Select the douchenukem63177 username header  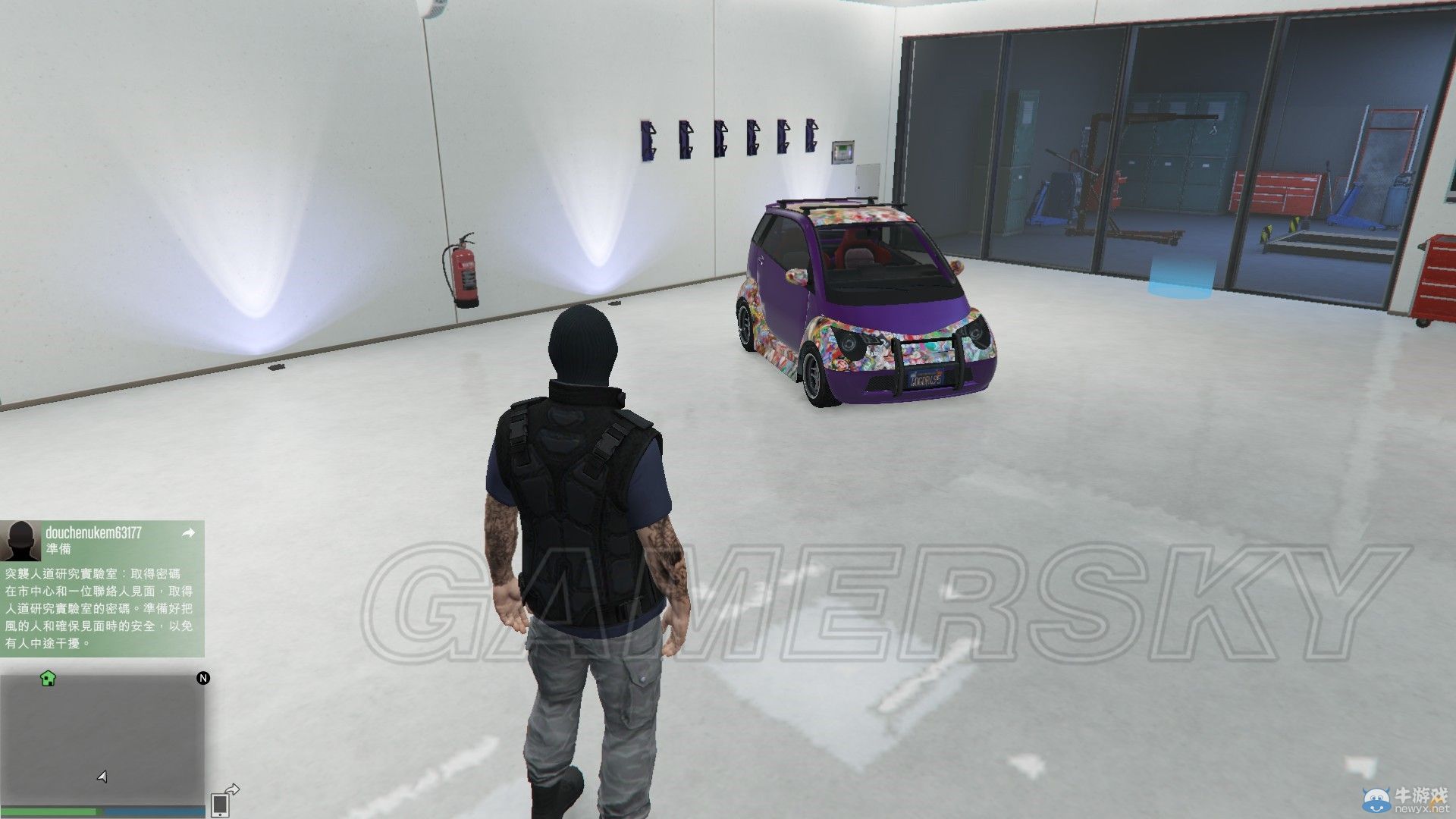click(95, 532)
